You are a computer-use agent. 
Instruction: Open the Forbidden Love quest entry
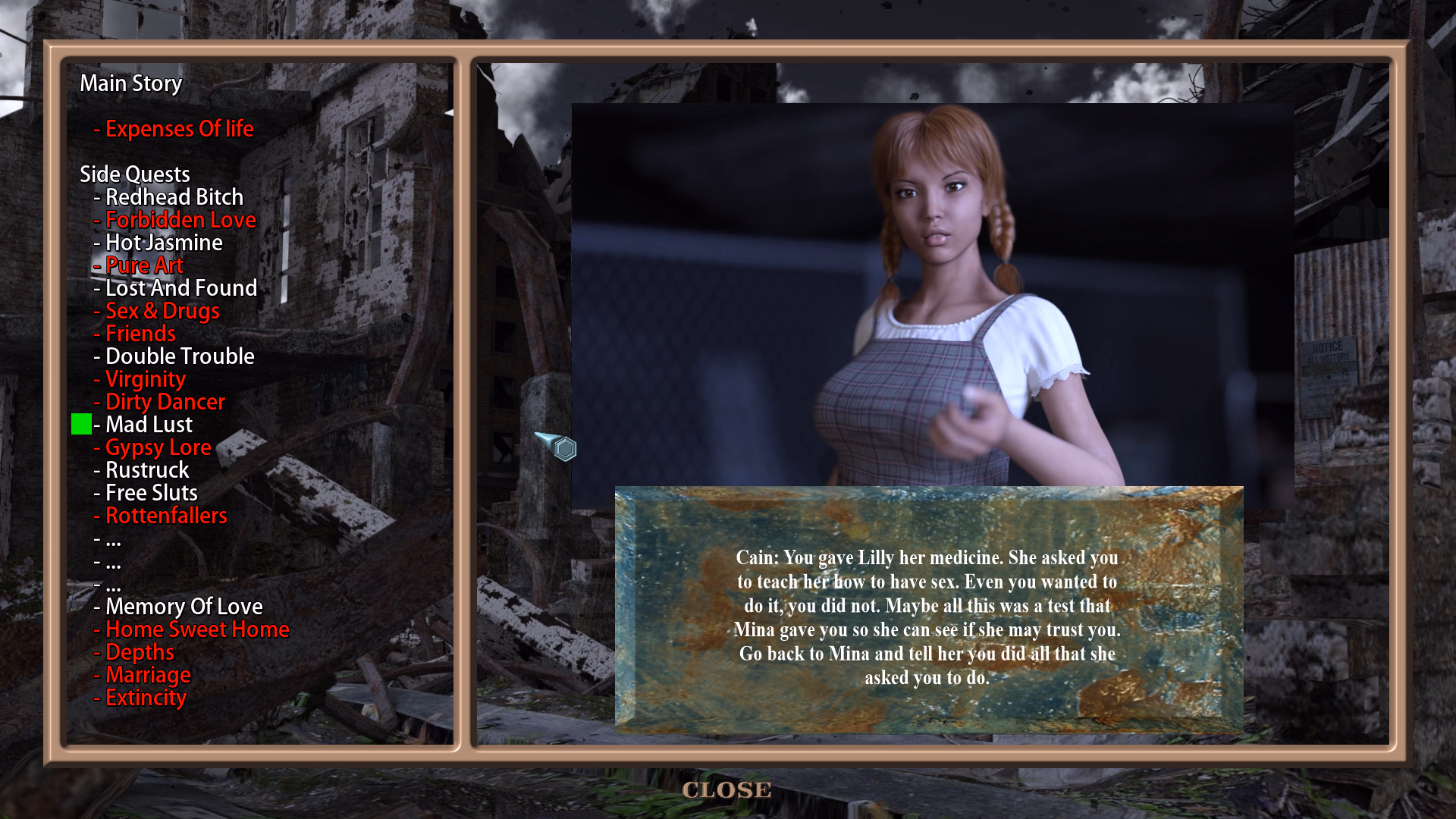click(x=180, y=220)
